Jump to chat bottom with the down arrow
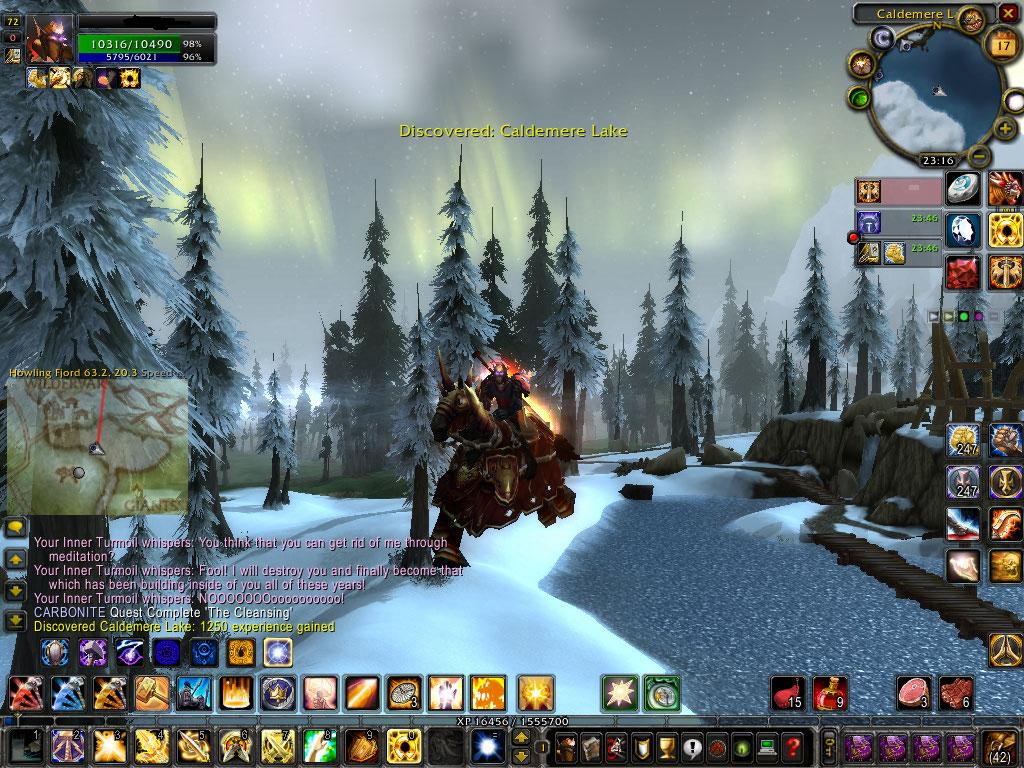The image size is (1024, 768). (16, 621)
